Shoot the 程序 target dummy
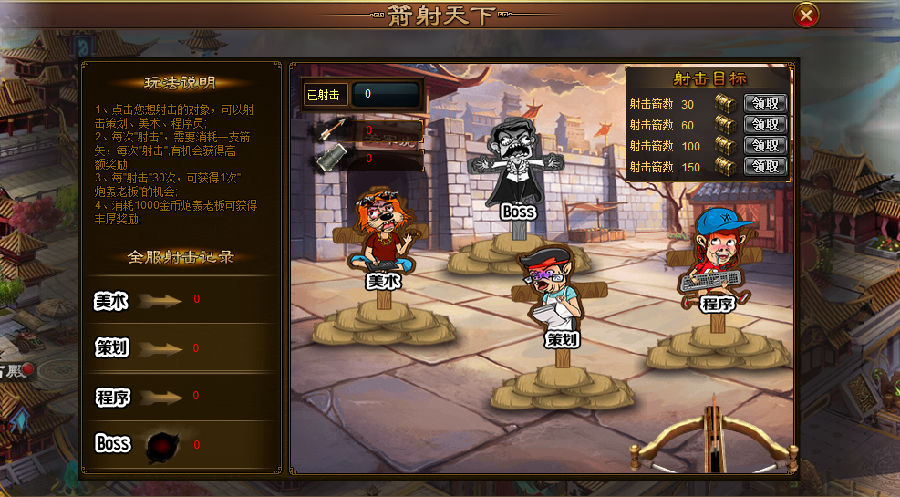 click(713, 255)
